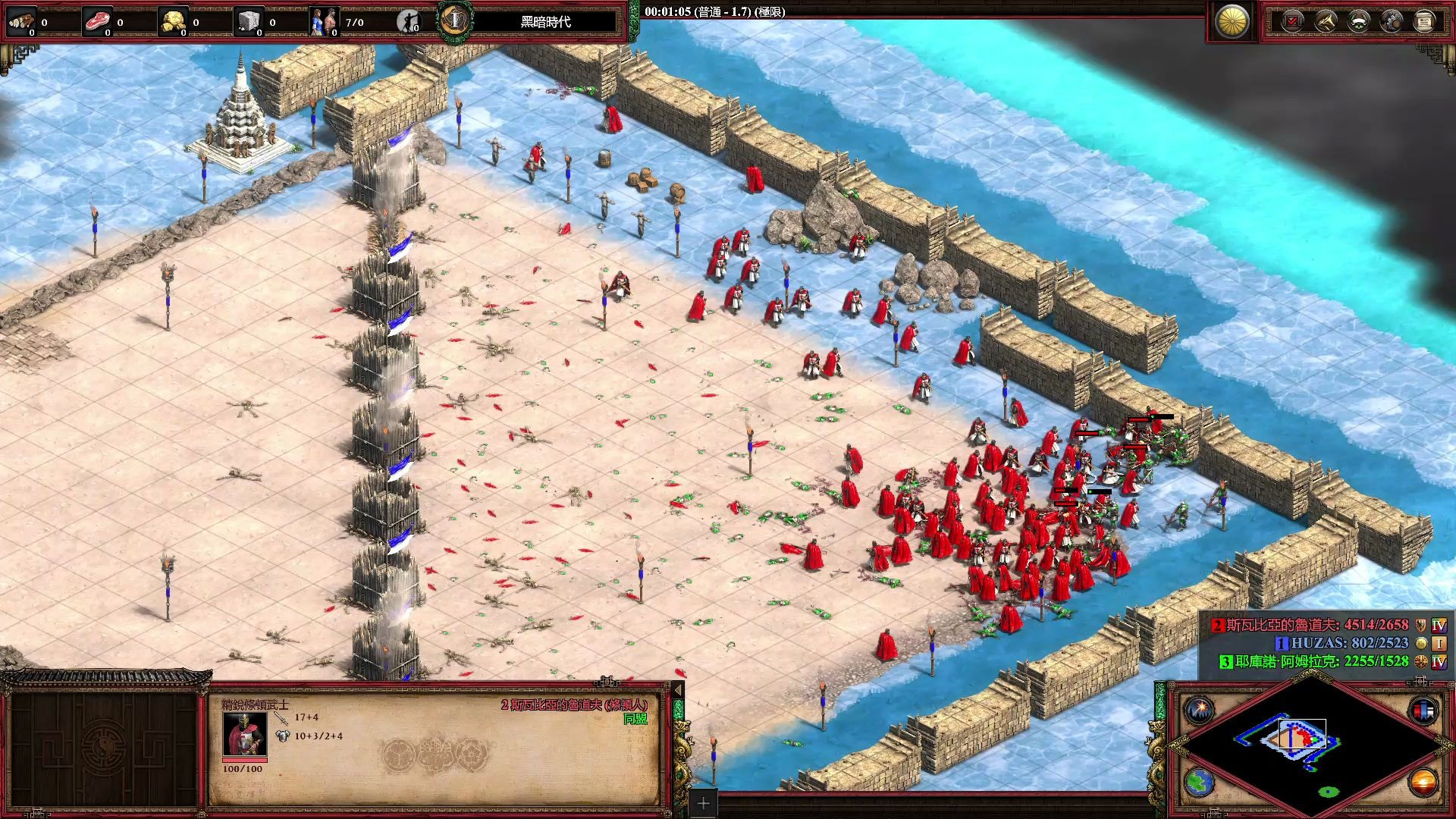Click the HUZAS player score row
This screenshot has width=1456, height=819.
click(x=1342, y=643)
